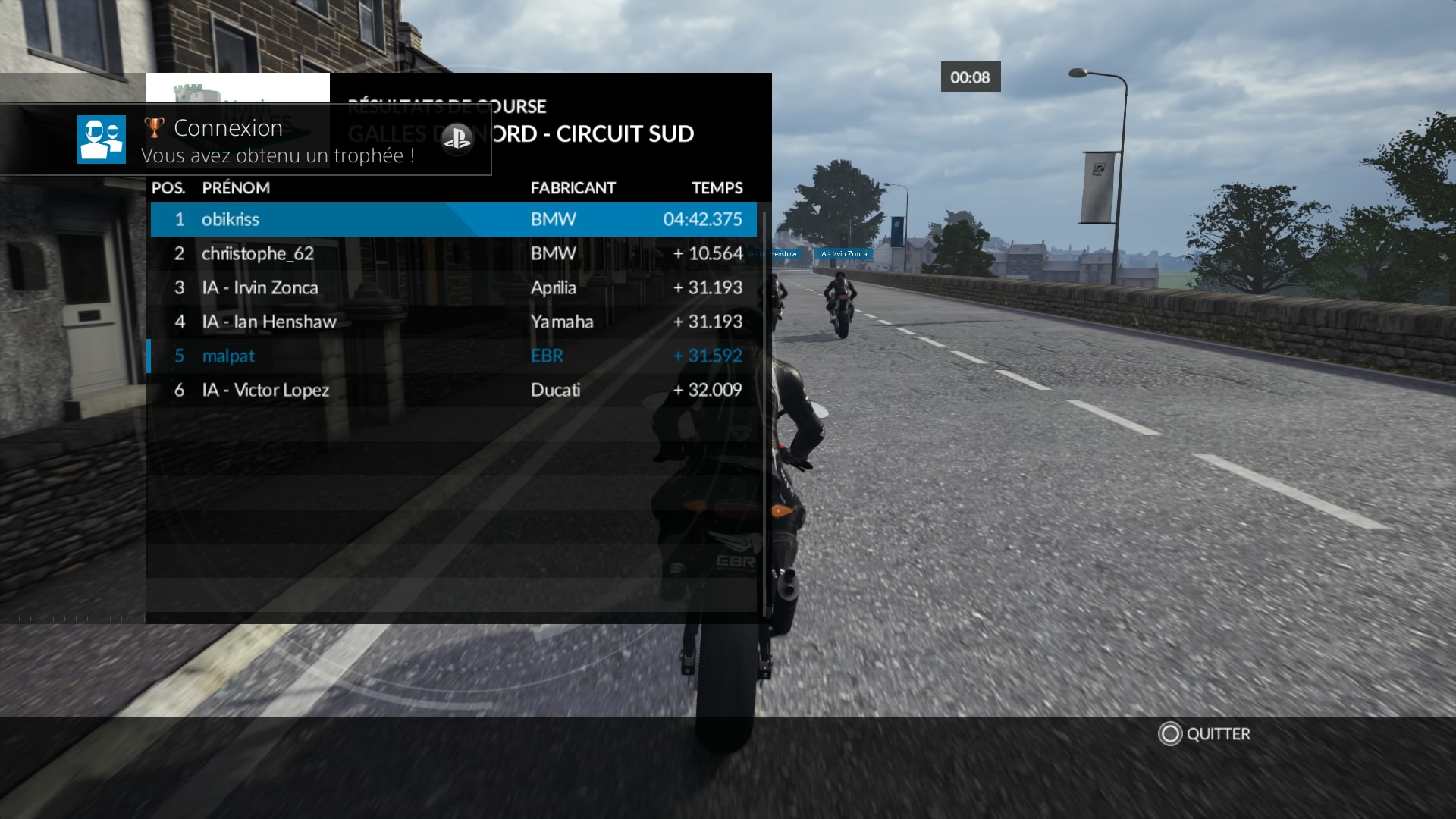Choose the chriistophe_62 result row
The image size is (1456, 819).
pyautogui.click(x=453, y=253)
